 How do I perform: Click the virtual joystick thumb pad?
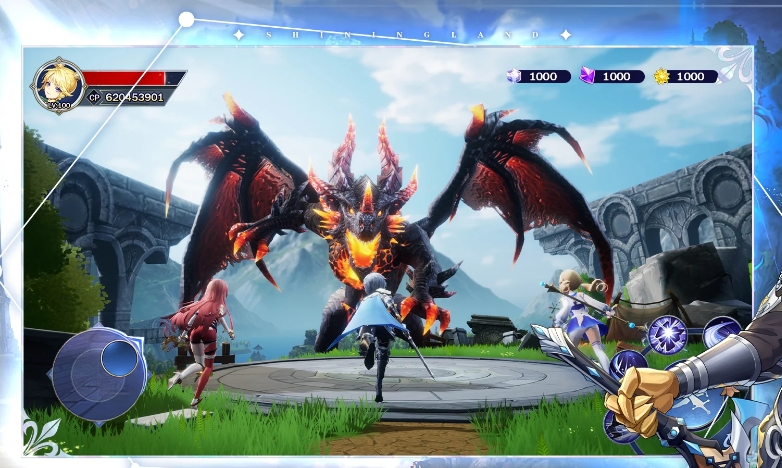click(x=120, y=357)
